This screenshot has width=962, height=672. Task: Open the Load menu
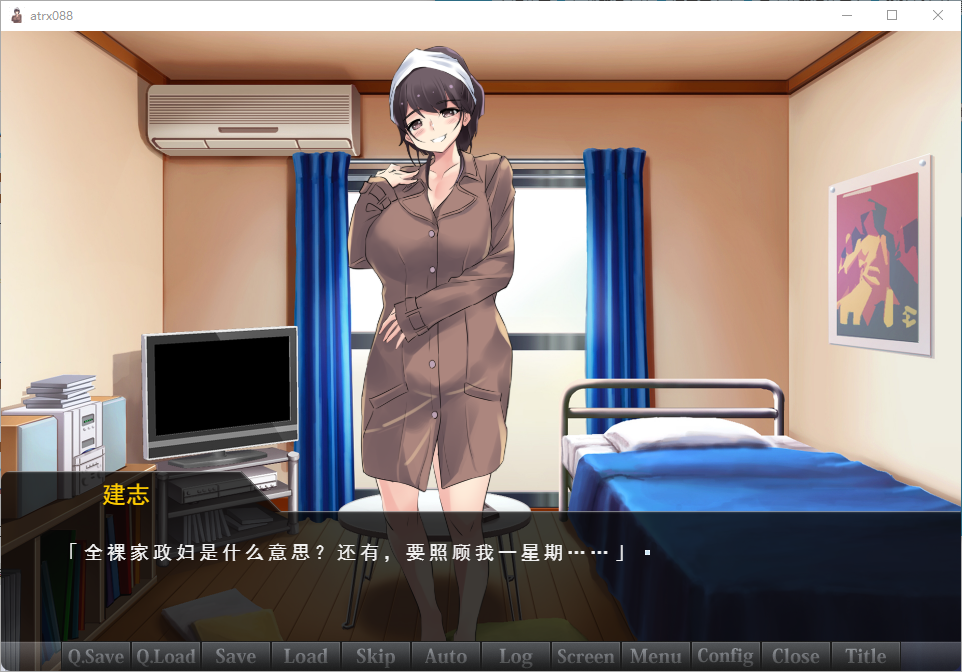(x=306, y=657)
